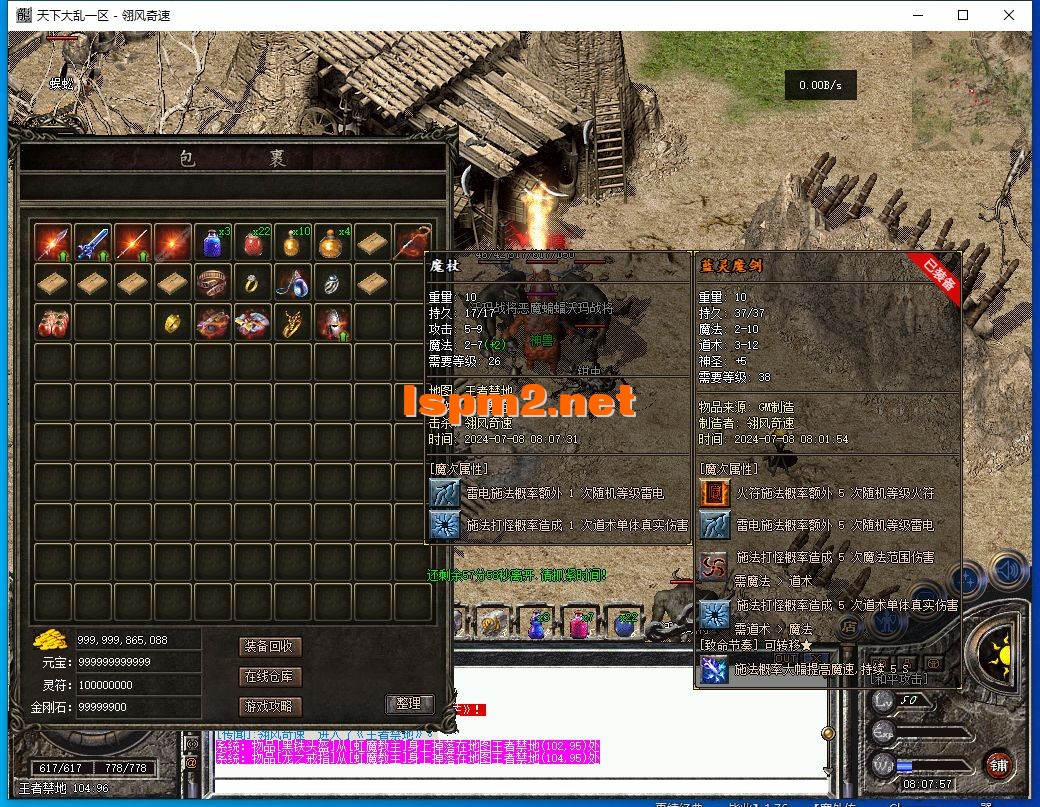Select the red helmet in the bag
1040x807 pixels.
(x=333, y=323)
